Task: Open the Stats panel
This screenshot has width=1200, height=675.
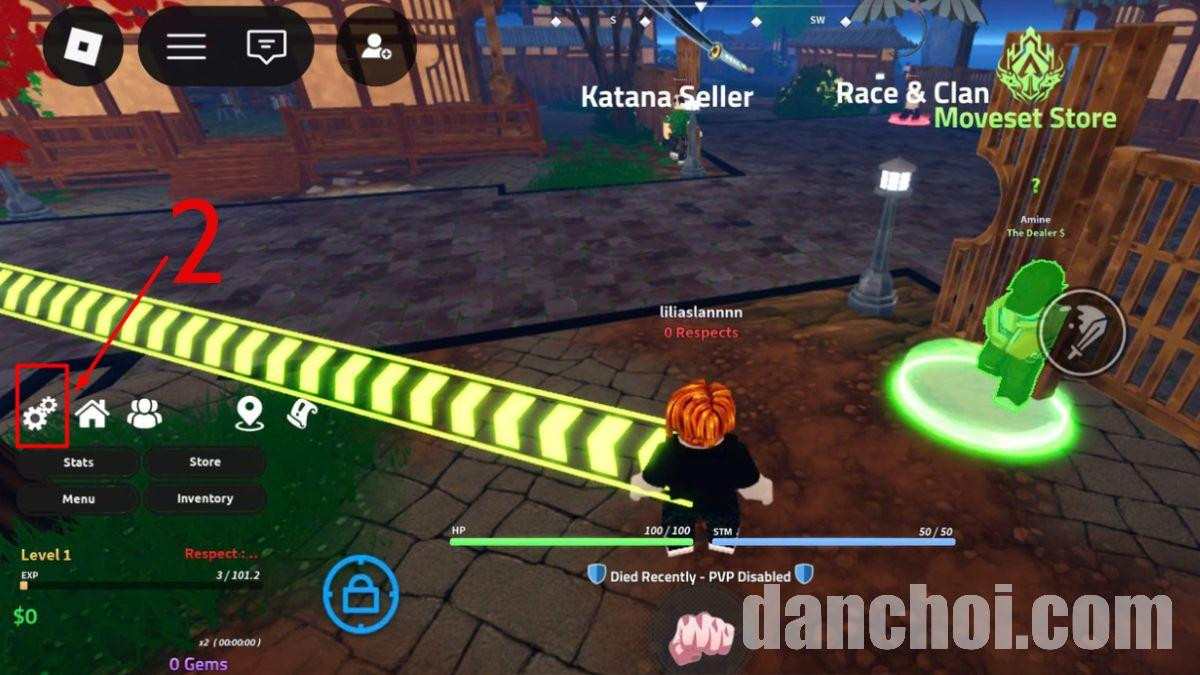Action: click(x=78, y=462)
